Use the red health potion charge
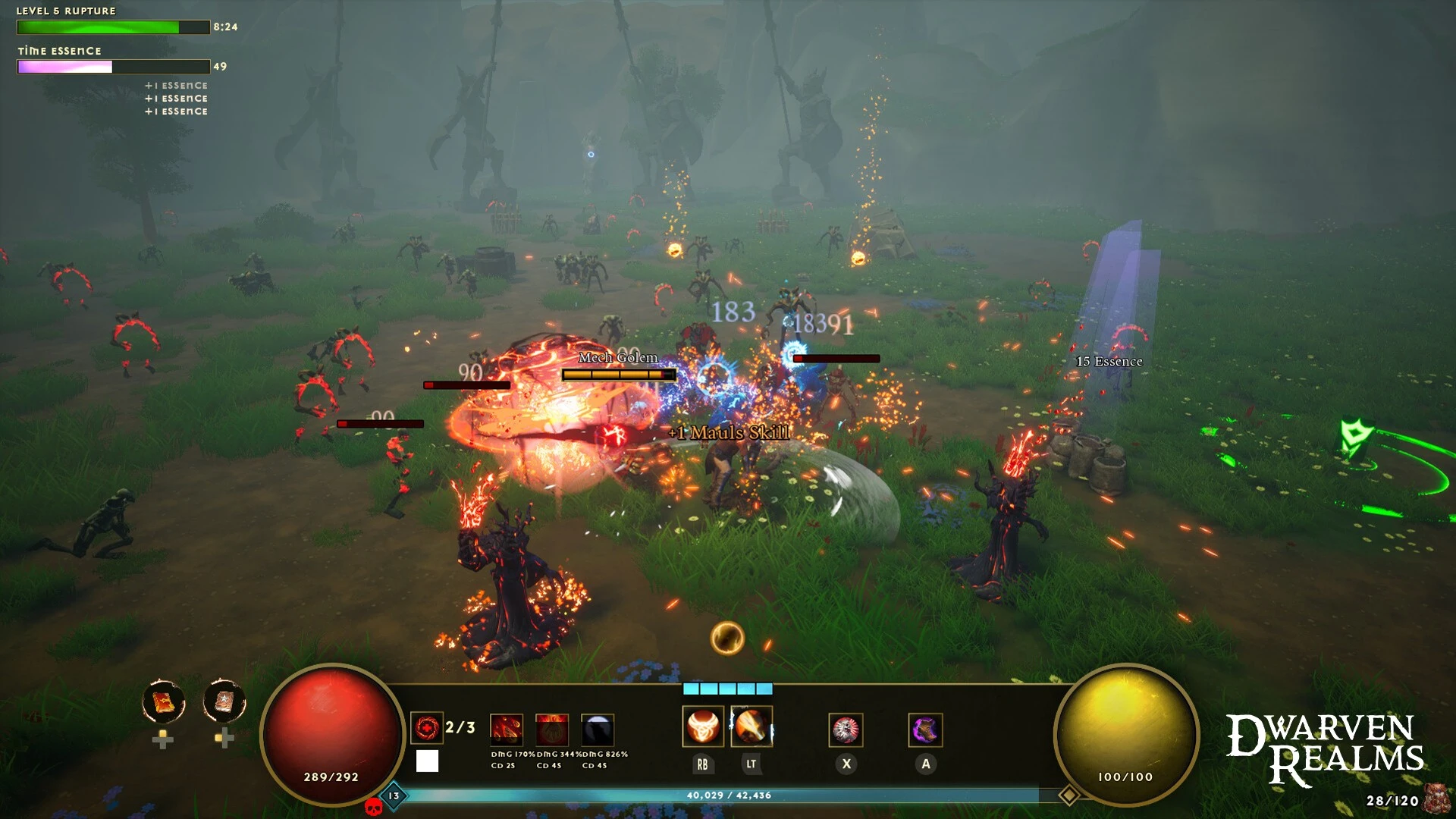The width and height of the screenshot is (1456, 819). coord(427,729)
